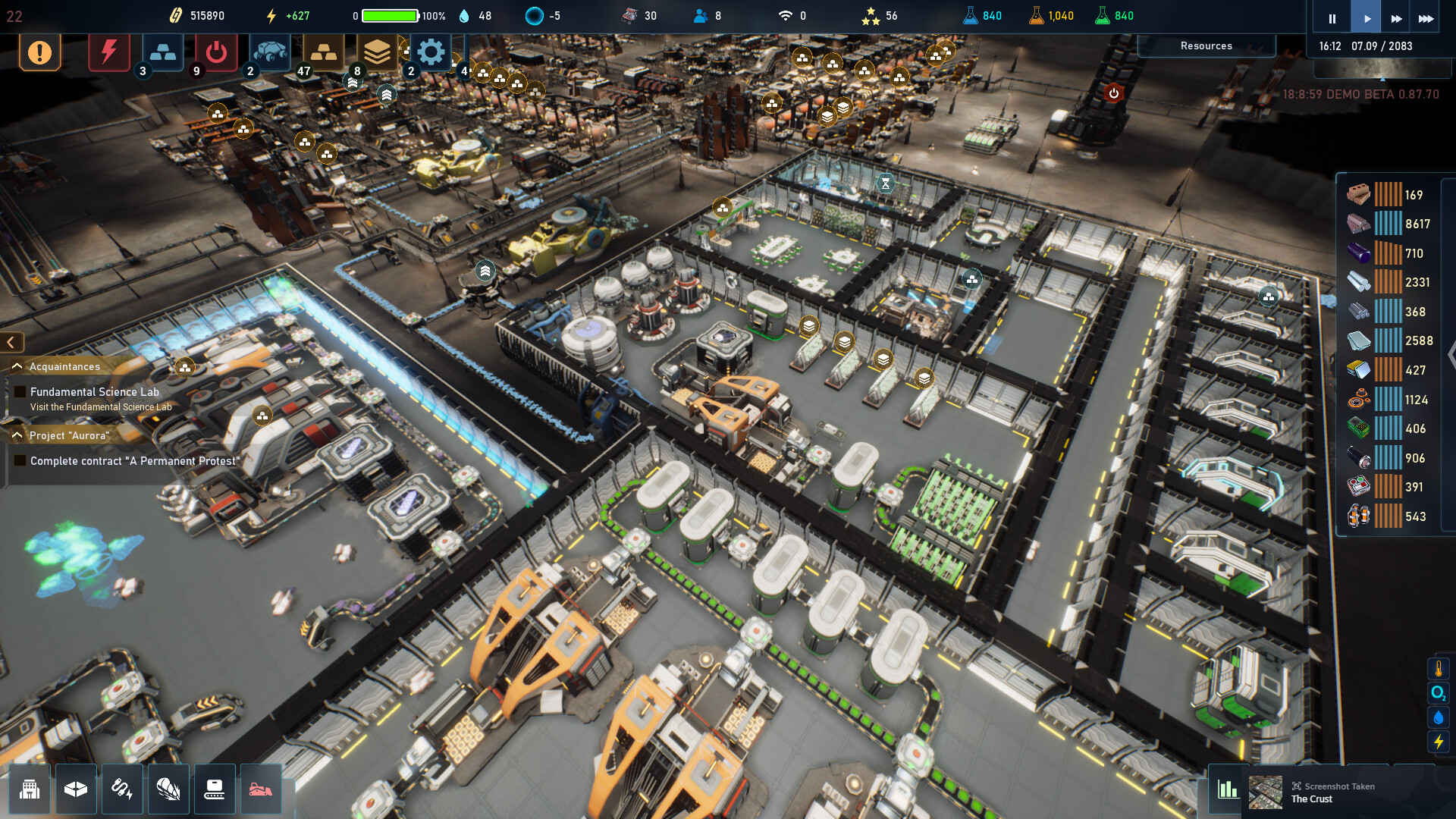Viewport: 1456px width, 819px height.
Task: Select the building construction tool in bottom toolbar
Action: coord(29,789)
